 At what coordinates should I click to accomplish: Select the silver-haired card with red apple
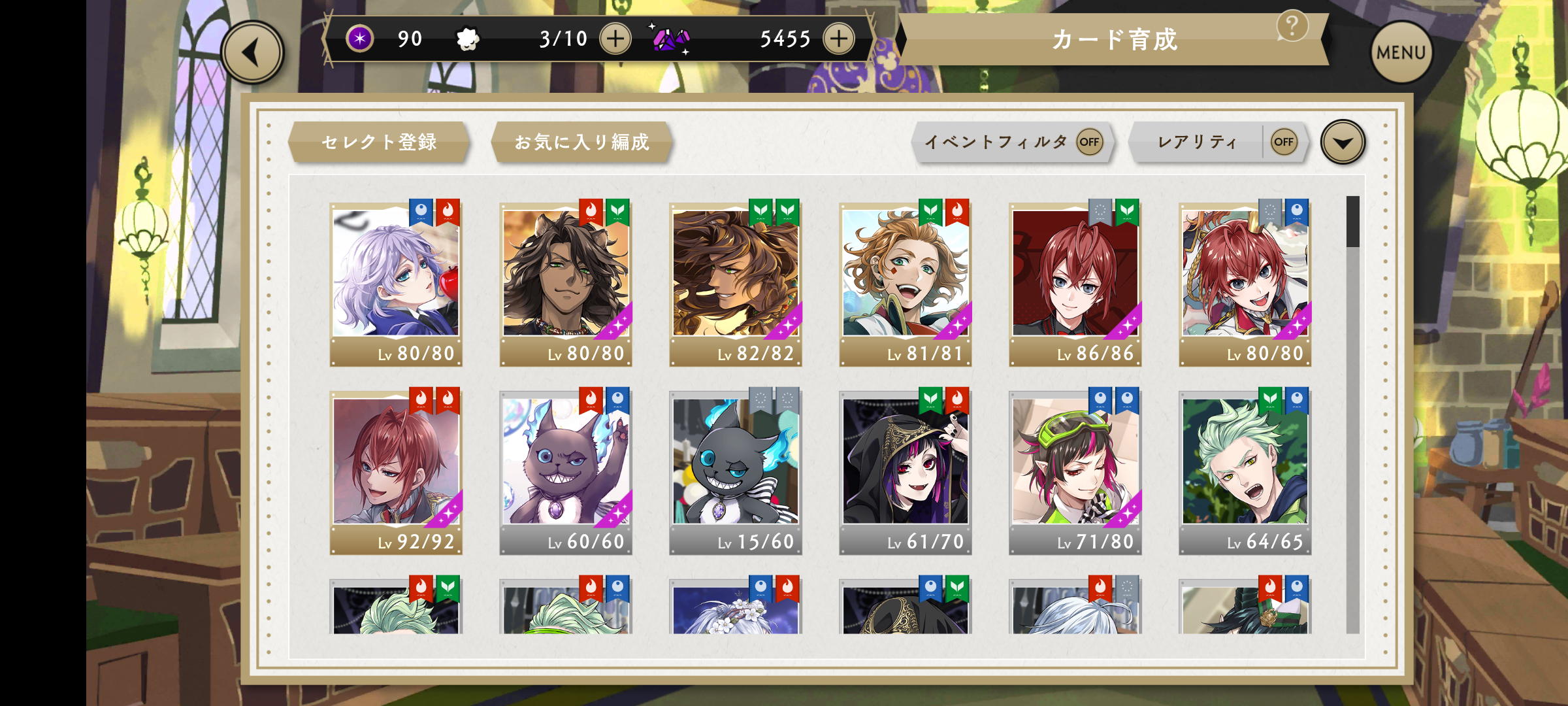click(x=396, y=281)
